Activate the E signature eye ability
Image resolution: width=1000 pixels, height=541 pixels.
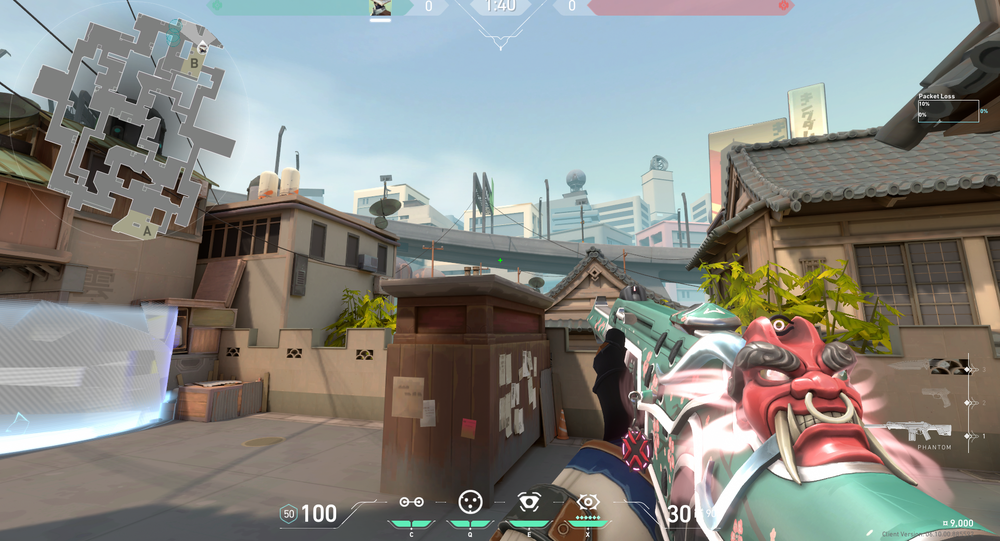(528, 502)
